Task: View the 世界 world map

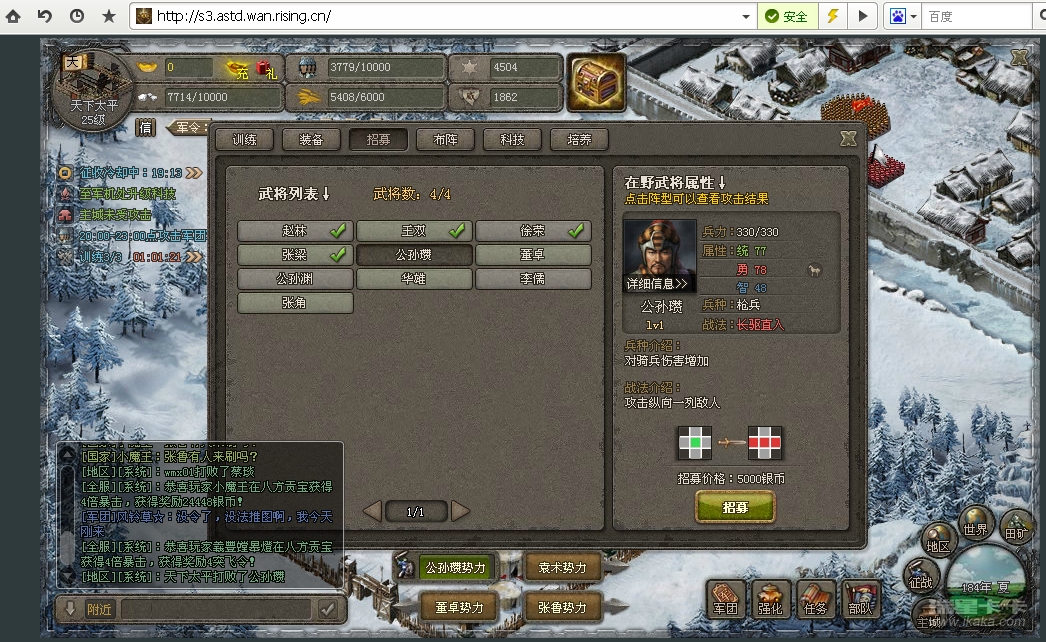Action: (x=976, y=529)
